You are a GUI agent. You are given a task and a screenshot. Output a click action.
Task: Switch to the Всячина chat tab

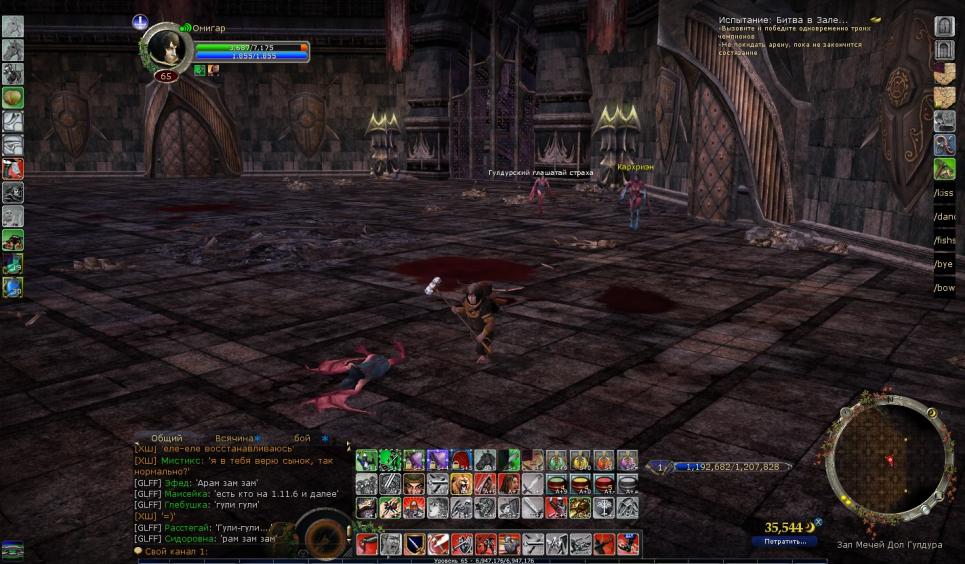click(x=234, y=439)
